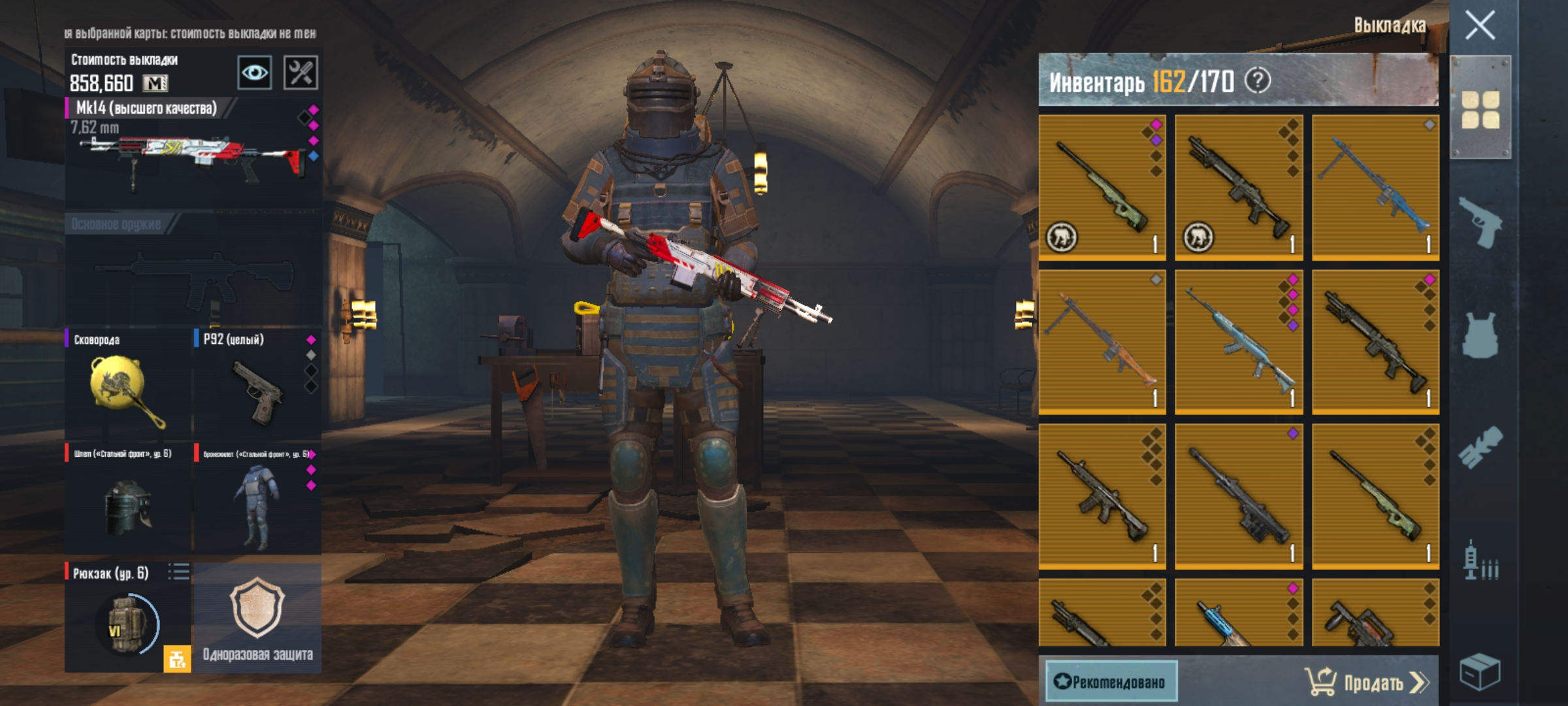Switch to the ammunition category tab
The height and width of the screenshot is (706, 1568).
click(x=1480, y=561)
